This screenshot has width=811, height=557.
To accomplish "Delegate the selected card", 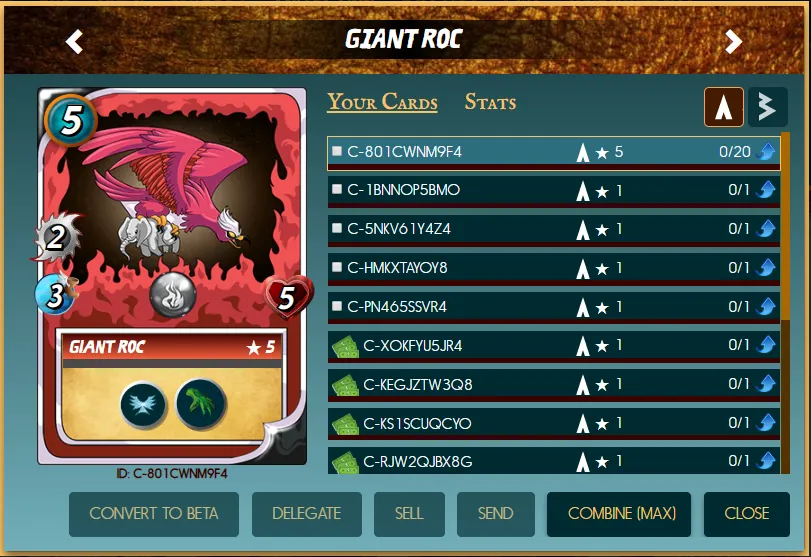I will (306, 514).
